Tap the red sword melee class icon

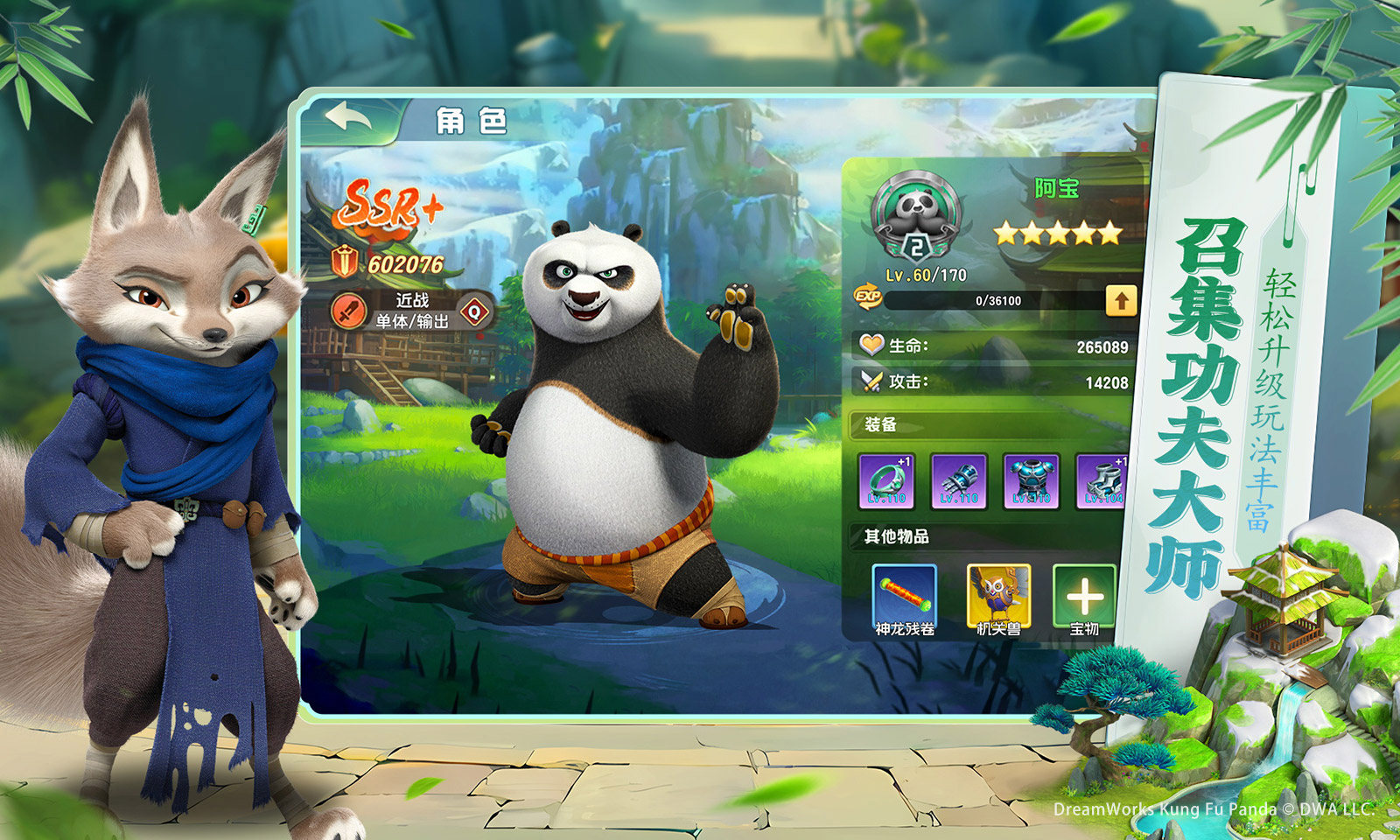click(347, 311)
